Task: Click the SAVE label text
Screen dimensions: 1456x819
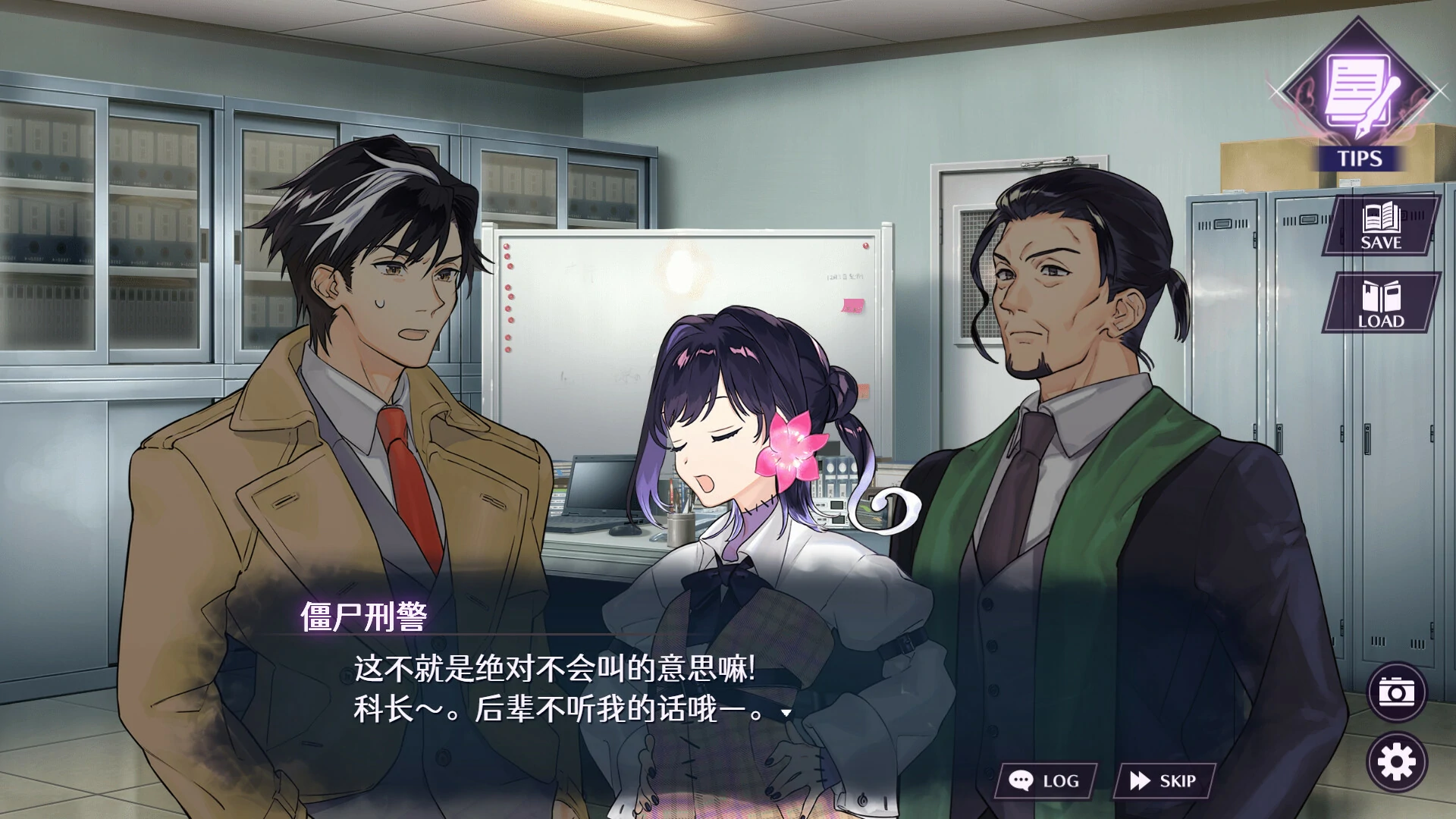Action: point(1382,243)
